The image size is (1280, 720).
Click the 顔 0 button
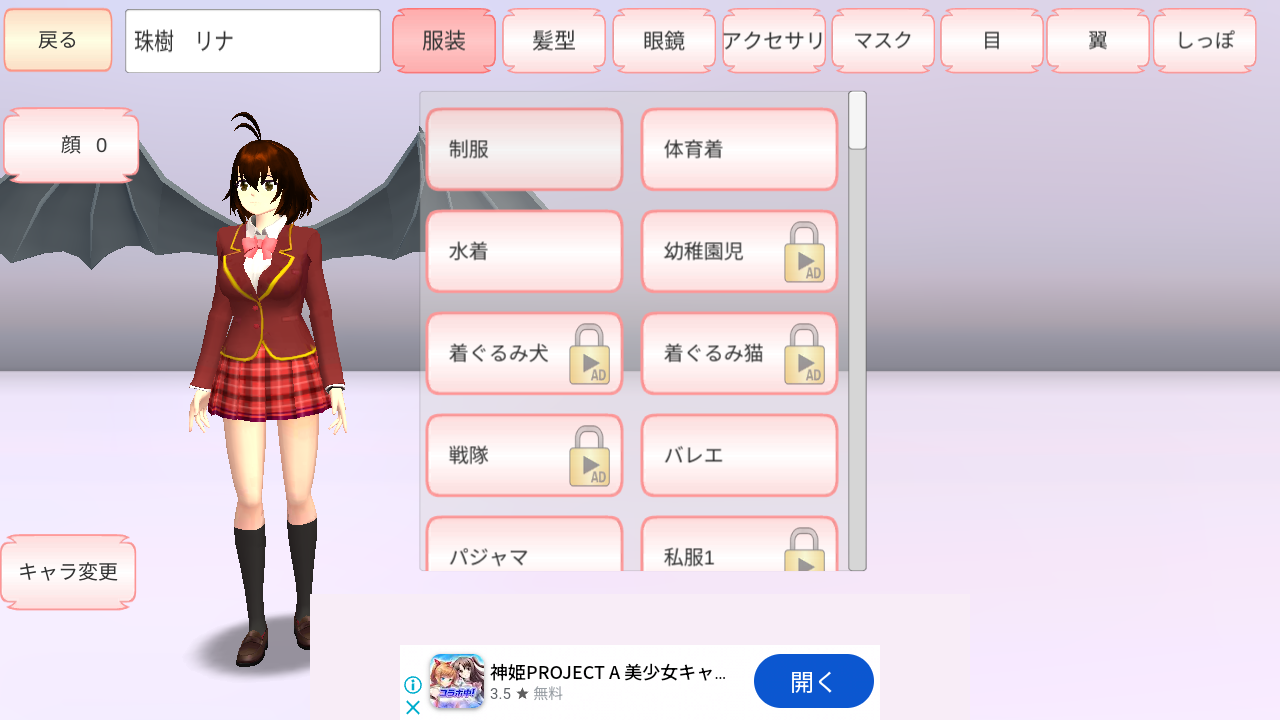(70, 144)
